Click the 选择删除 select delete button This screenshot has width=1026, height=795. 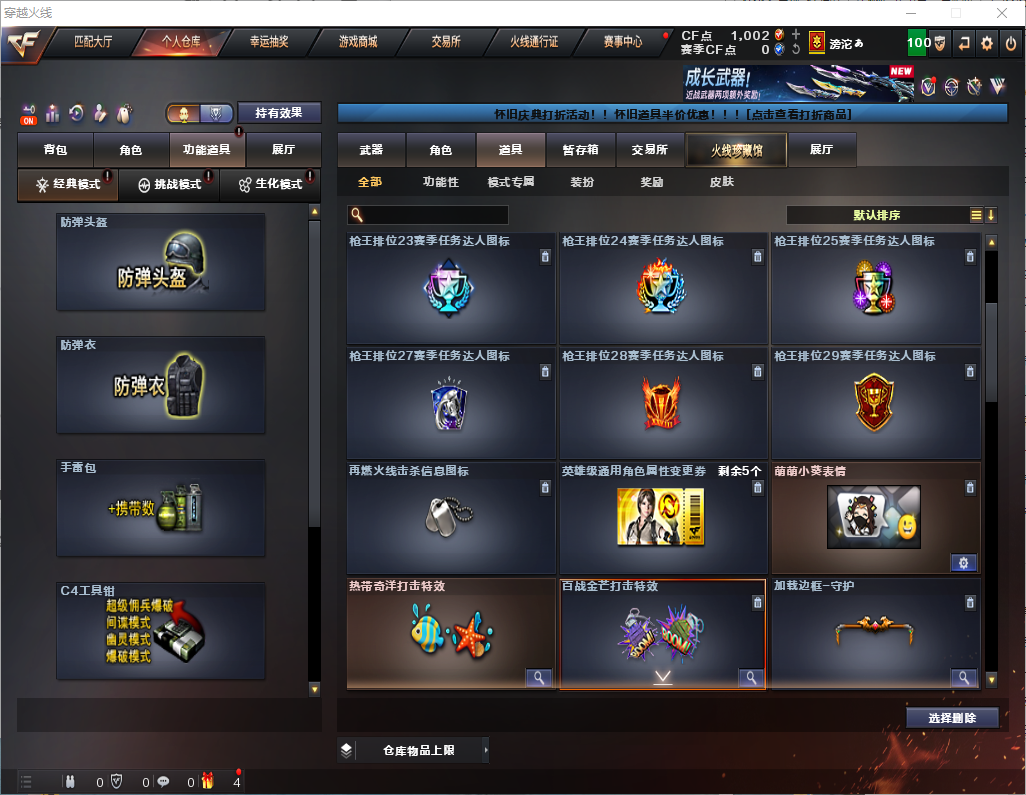(953, 718)
